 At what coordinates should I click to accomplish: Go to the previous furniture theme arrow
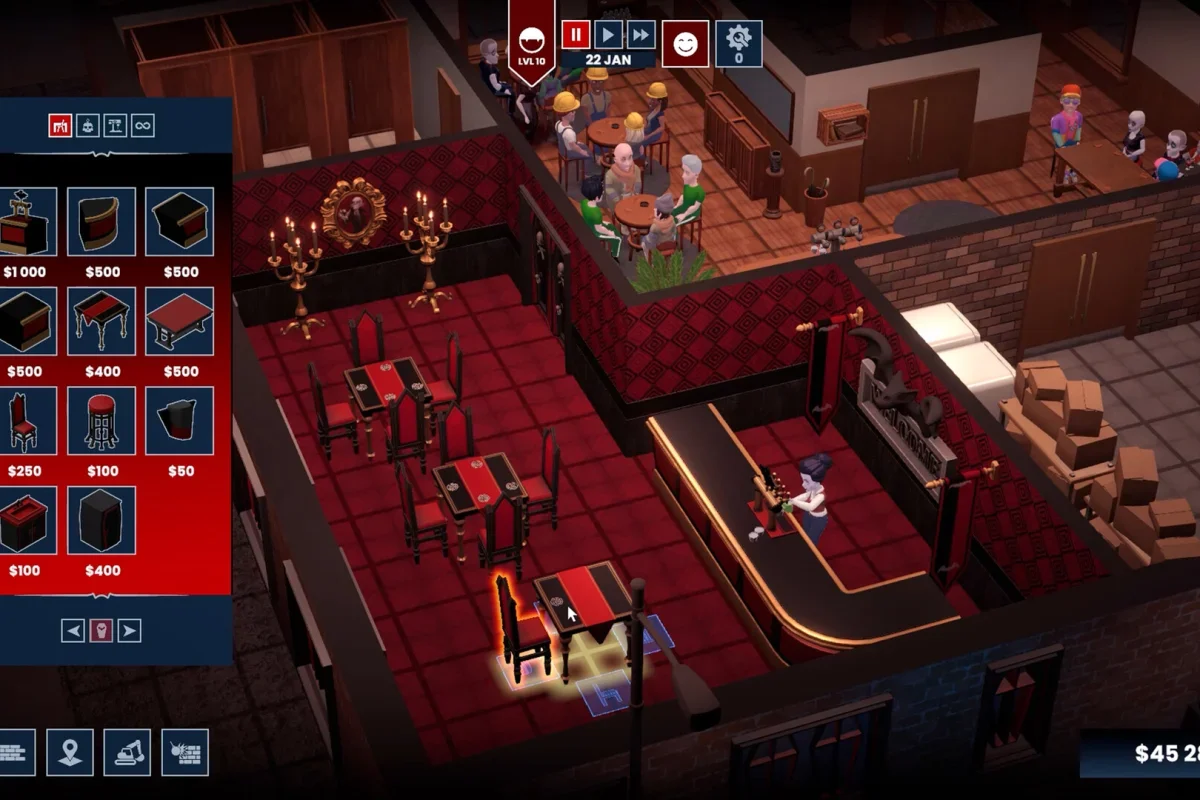(x=73, y=630)
